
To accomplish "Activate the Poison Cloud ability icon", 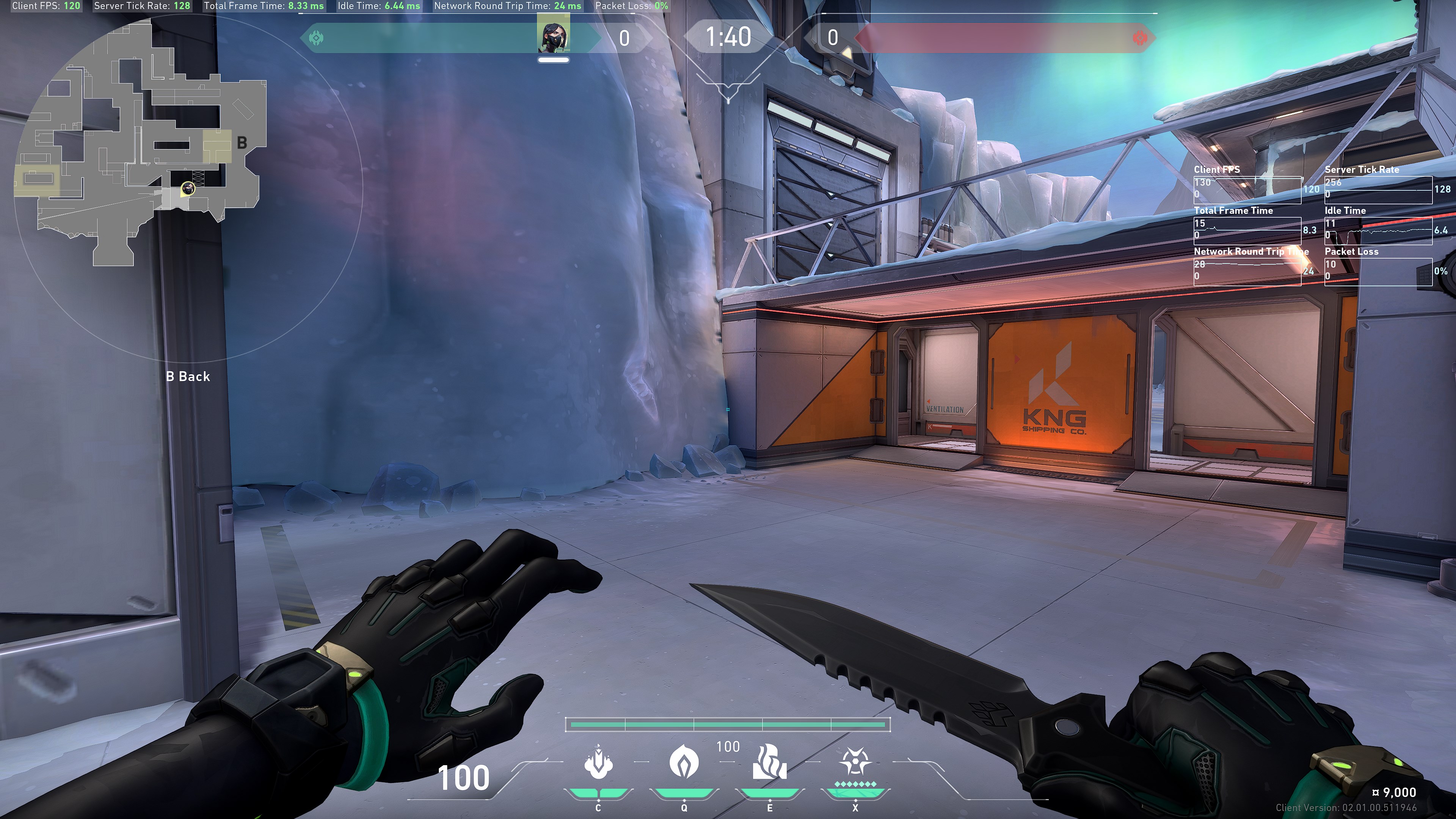I will [684, 763].
